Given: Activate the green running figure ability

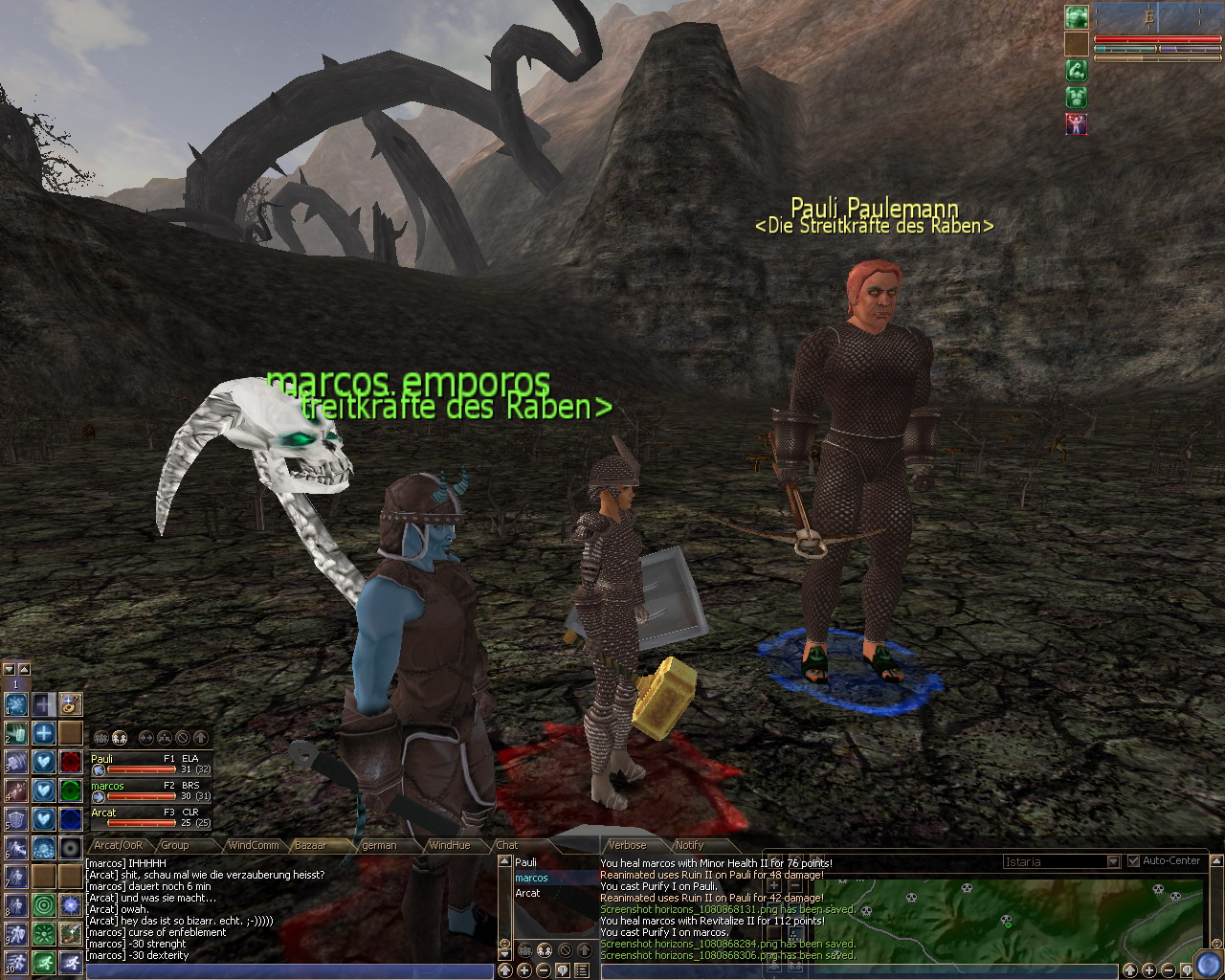Looking at the screenshot, I should coord(43,962).
